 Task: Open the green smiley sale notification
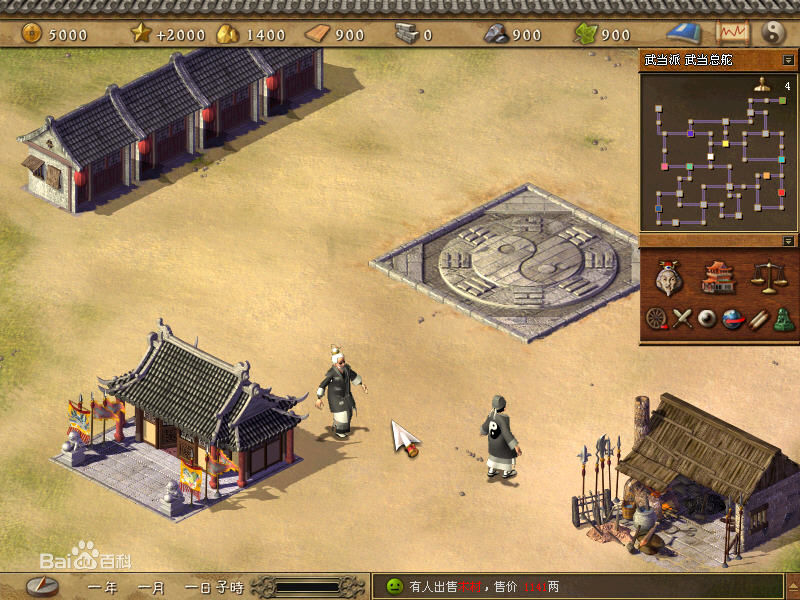coord(394,586)
